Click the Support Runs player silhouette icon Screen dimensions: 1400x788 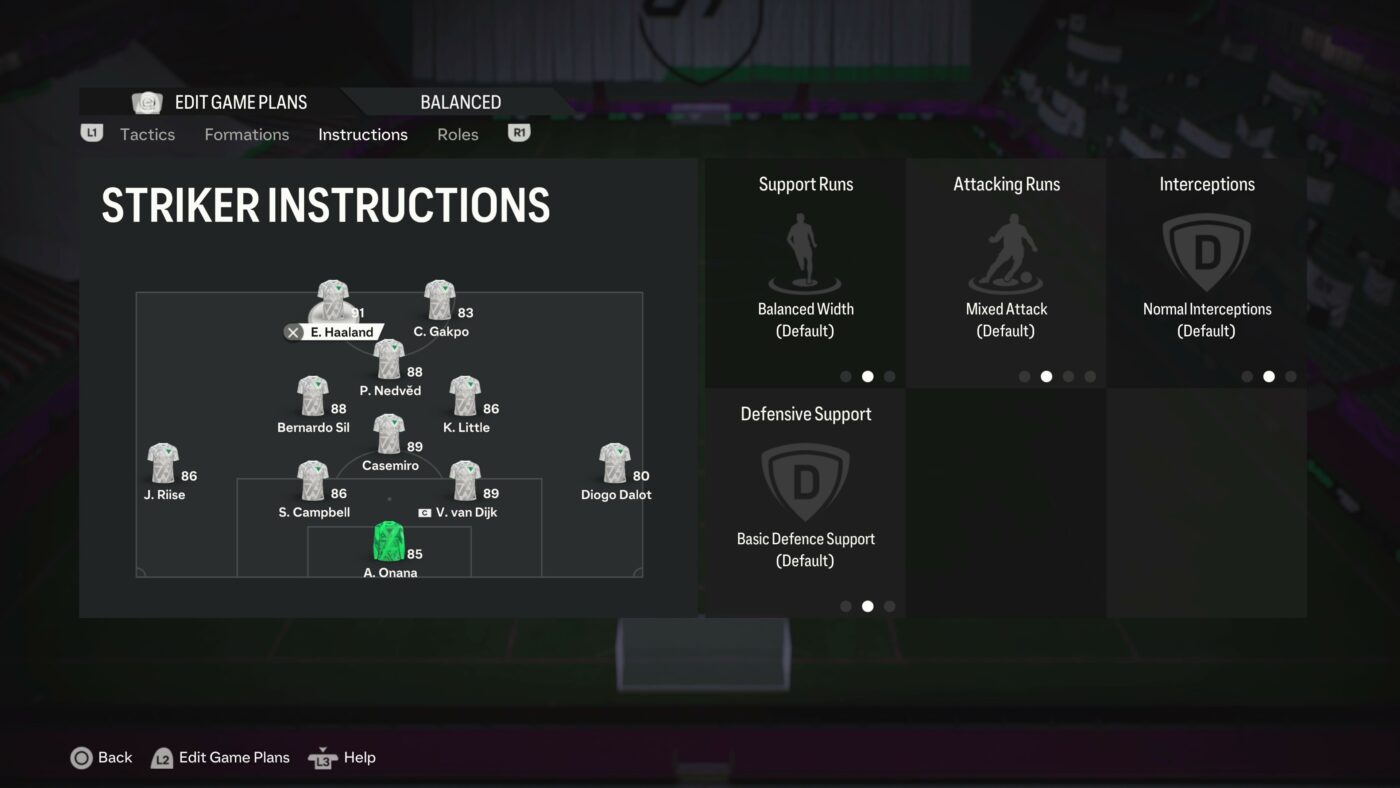click(x=805, y=250)
